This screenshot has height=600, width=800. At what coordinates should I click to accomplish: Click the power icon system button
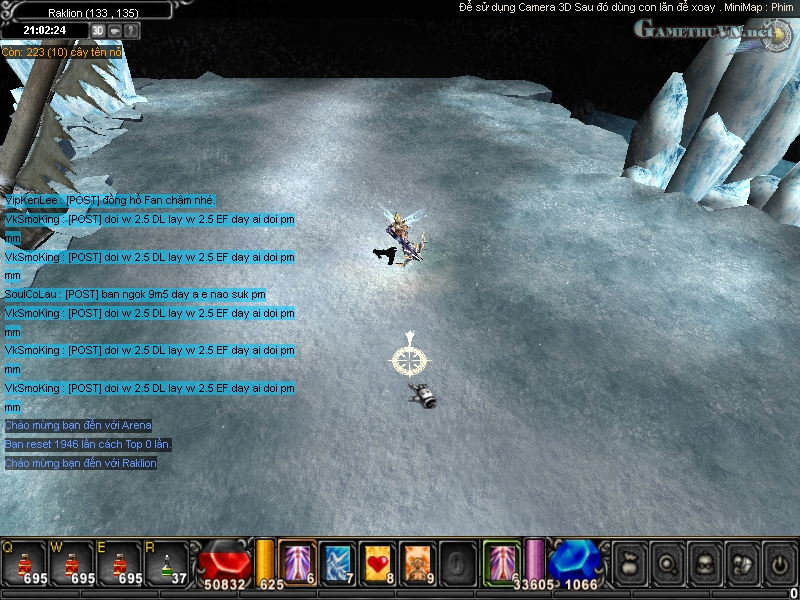pyautogui.click(x=778, y=563)
